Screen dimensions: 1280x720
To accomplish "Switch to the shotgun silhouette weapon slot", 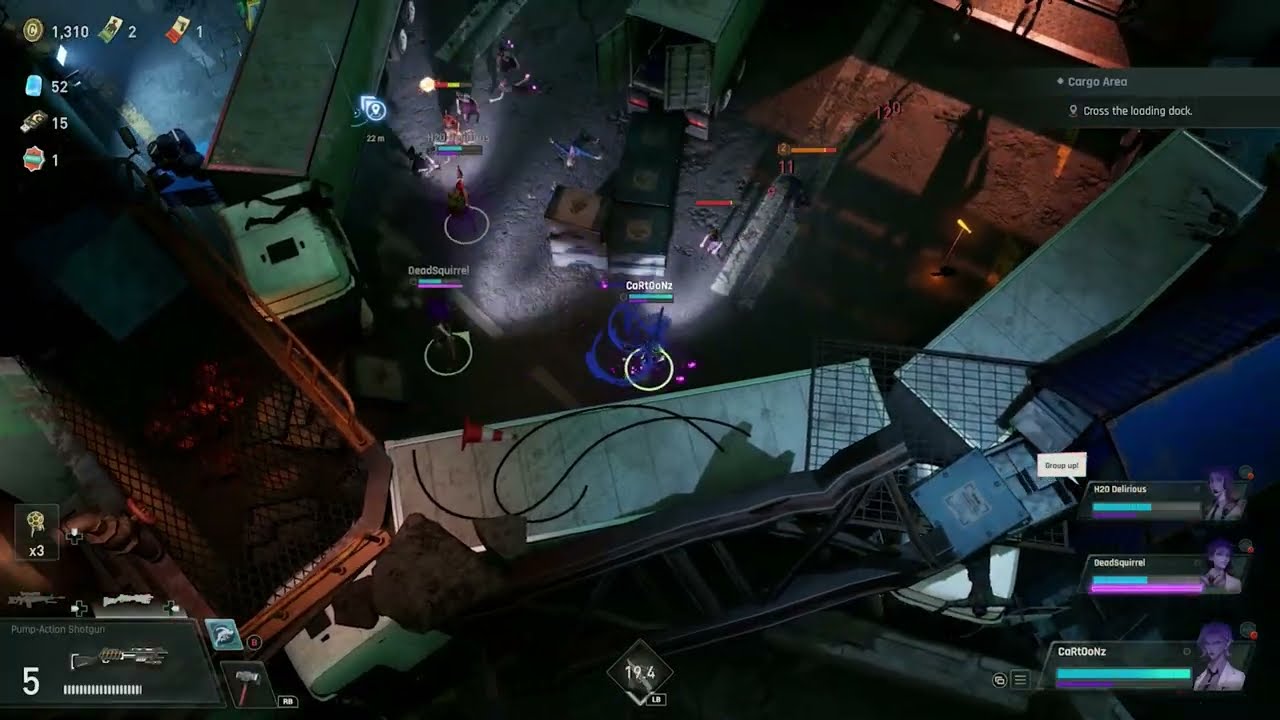I will pos(127,600).
